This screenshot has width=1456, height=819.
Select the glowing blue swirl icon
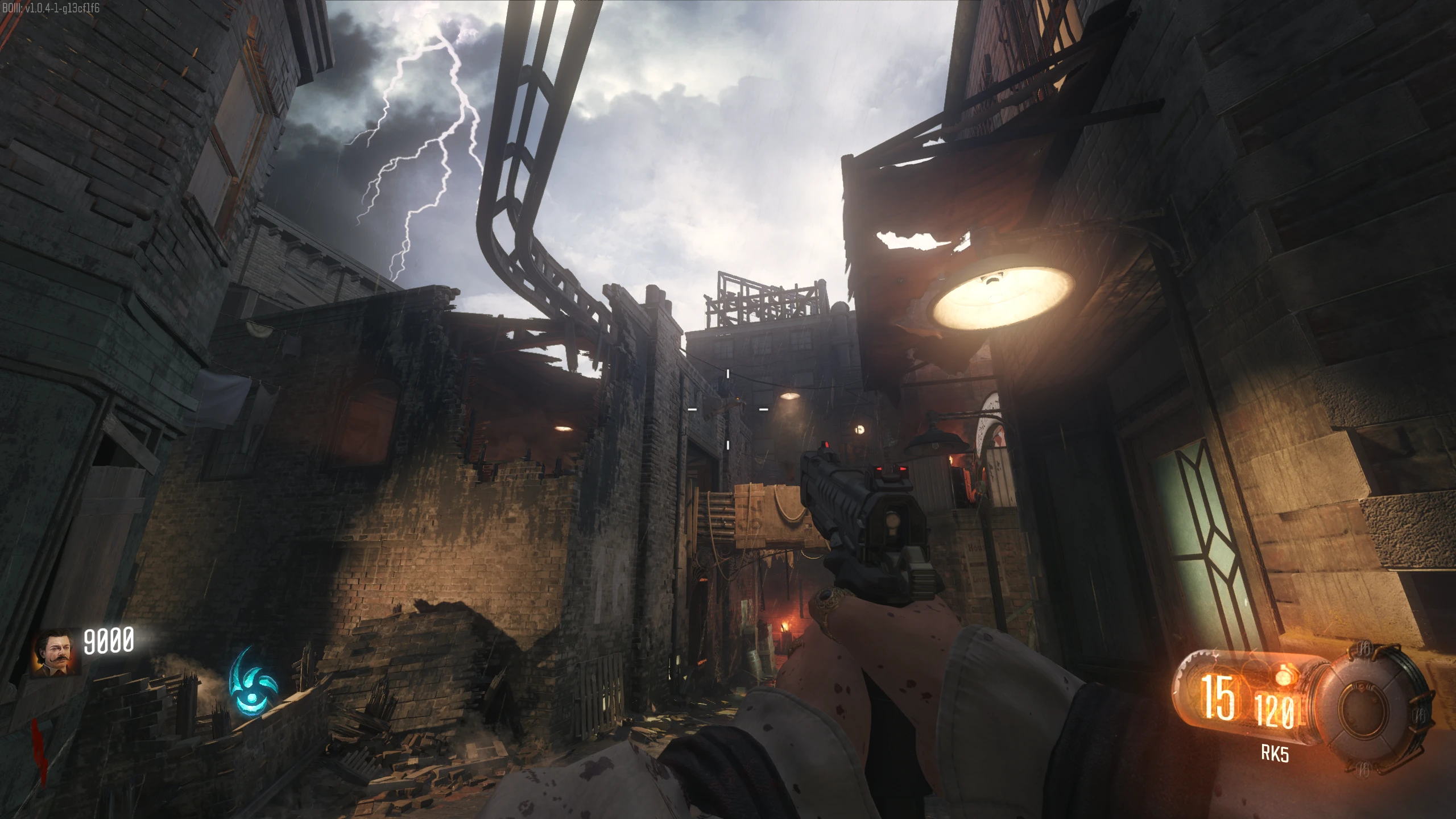coord(253,681)
